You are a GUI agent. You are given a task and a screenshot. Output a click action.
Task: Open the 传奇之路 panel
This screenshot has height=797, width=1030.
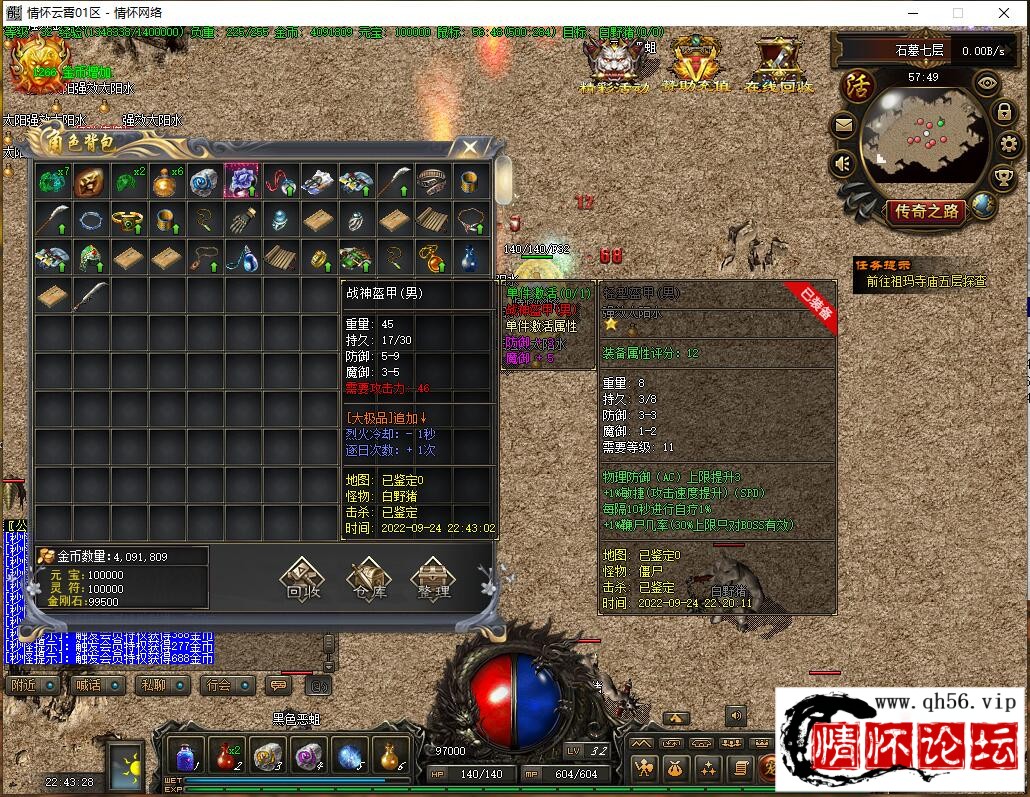[x=926, y=211]
